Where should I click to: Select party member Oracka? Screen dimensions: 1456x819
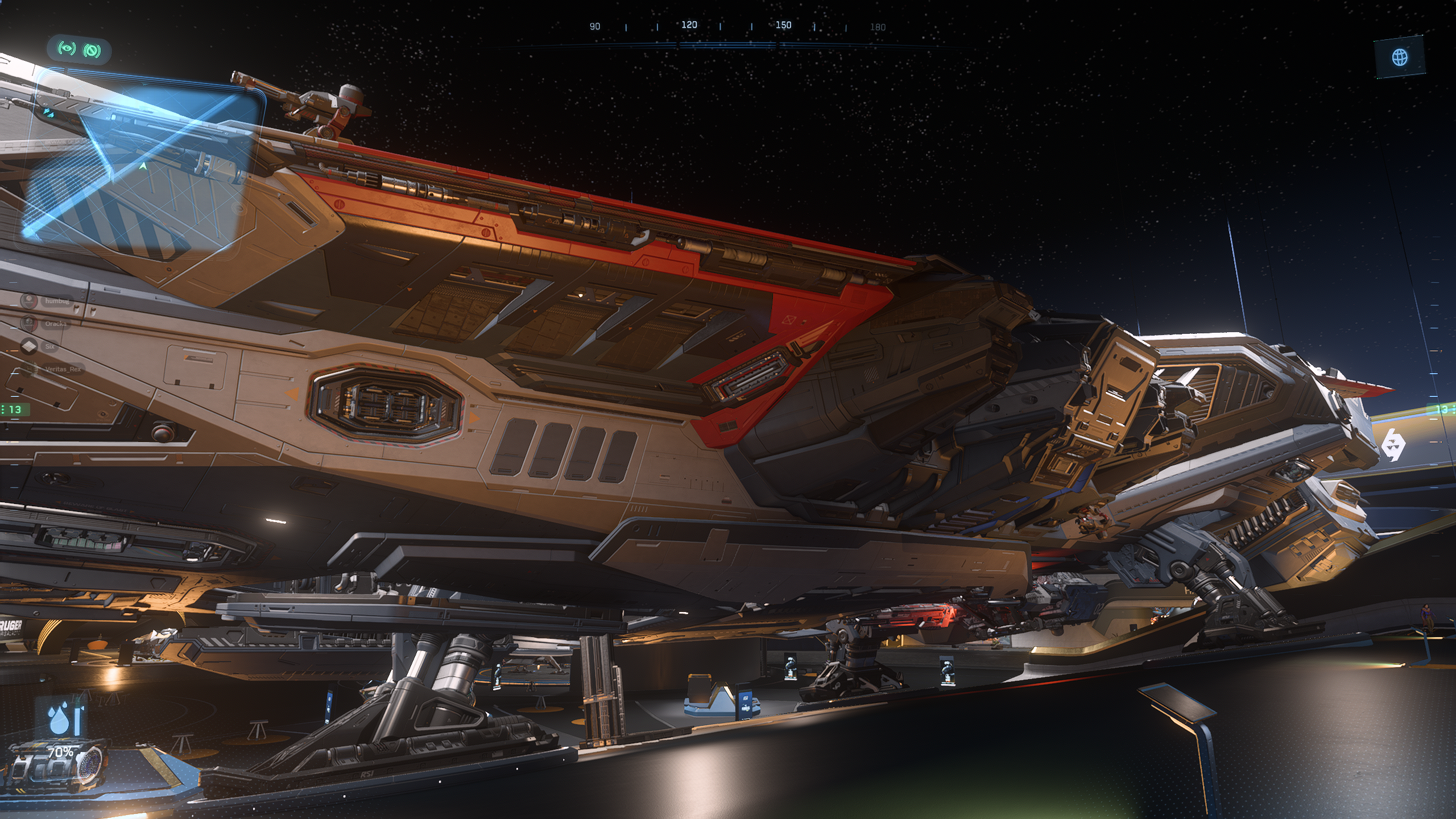(56, 324)
